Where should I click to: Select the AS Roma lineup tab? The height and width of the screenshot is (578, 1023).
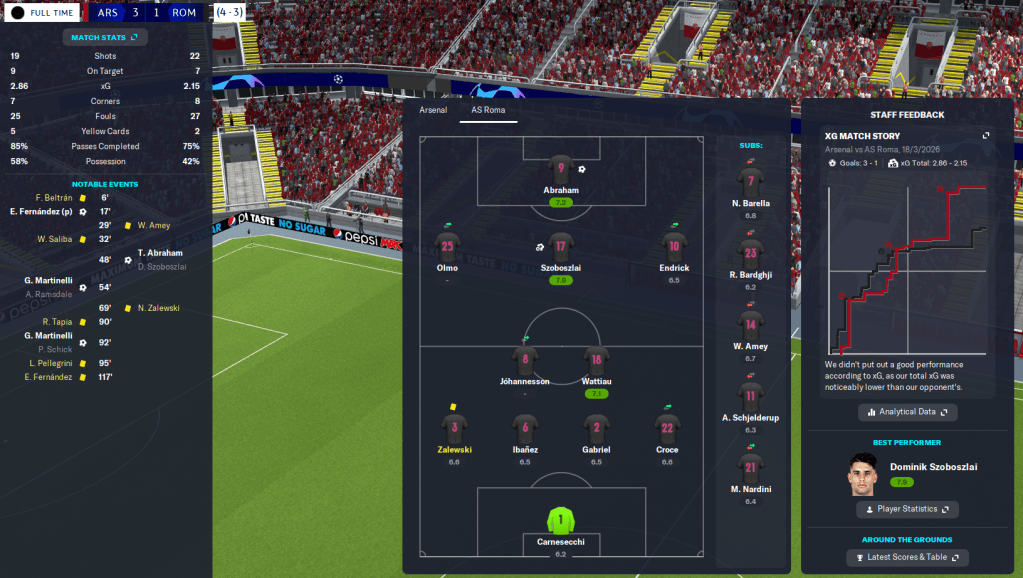pyautogui.click(x=488, y=110)
